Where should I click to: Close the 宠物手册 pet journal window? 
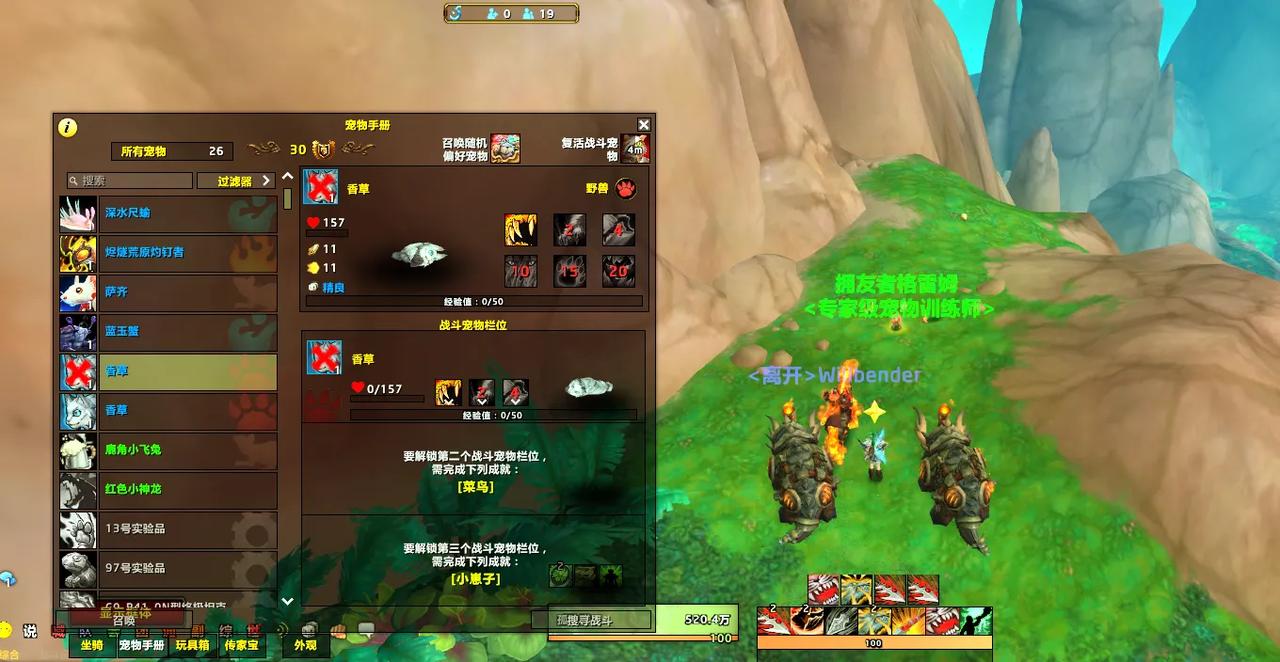(644, 125)
